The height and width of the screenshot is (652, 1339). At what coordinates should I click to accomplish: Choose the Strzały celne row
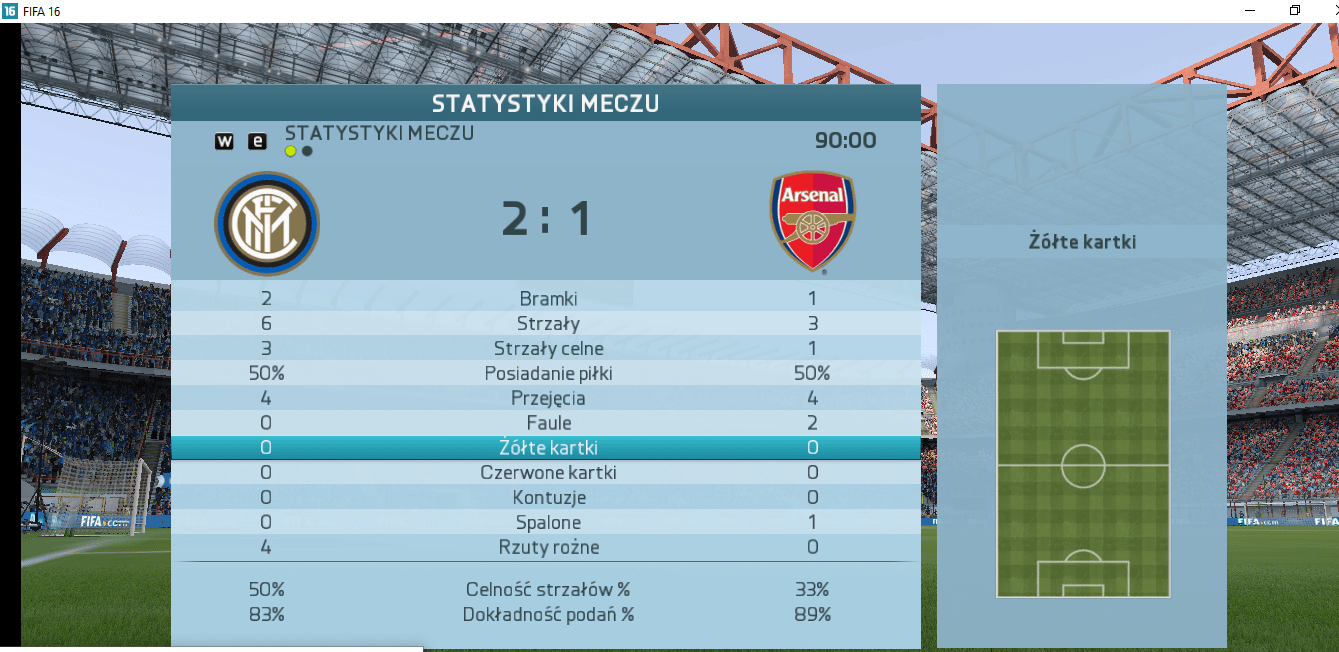tap(548, 348)
